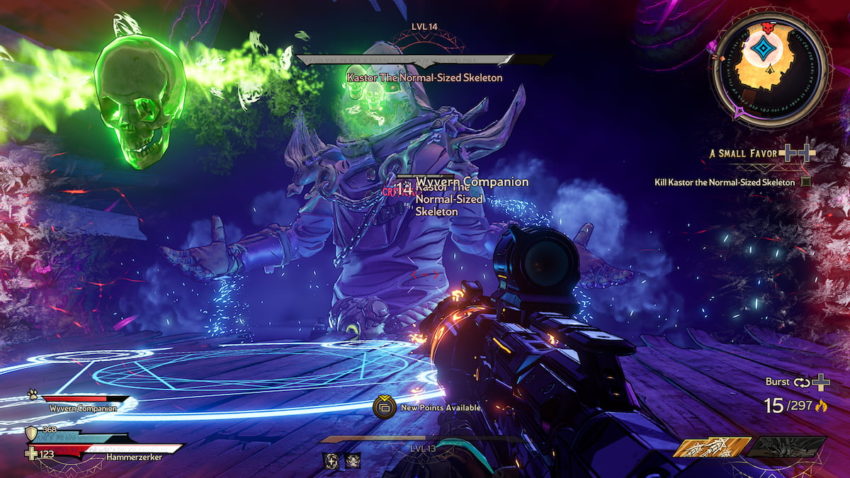Image resolution: width=850 pixels, height=478 pixels.
Task: Select the A Small Favor quest tracker
Action: (747, 153)
